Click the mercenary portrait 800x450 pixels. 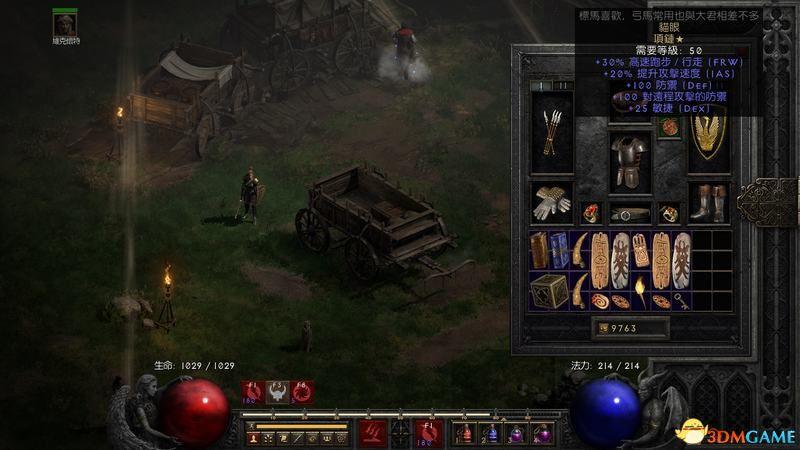coord(65,22)
